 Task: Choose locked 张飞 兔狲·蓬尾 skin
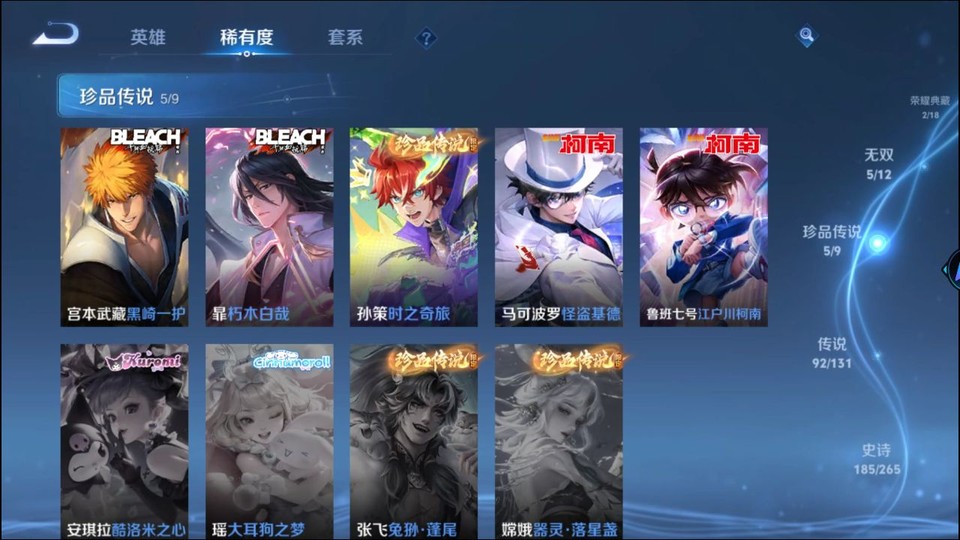coord(414,442)
